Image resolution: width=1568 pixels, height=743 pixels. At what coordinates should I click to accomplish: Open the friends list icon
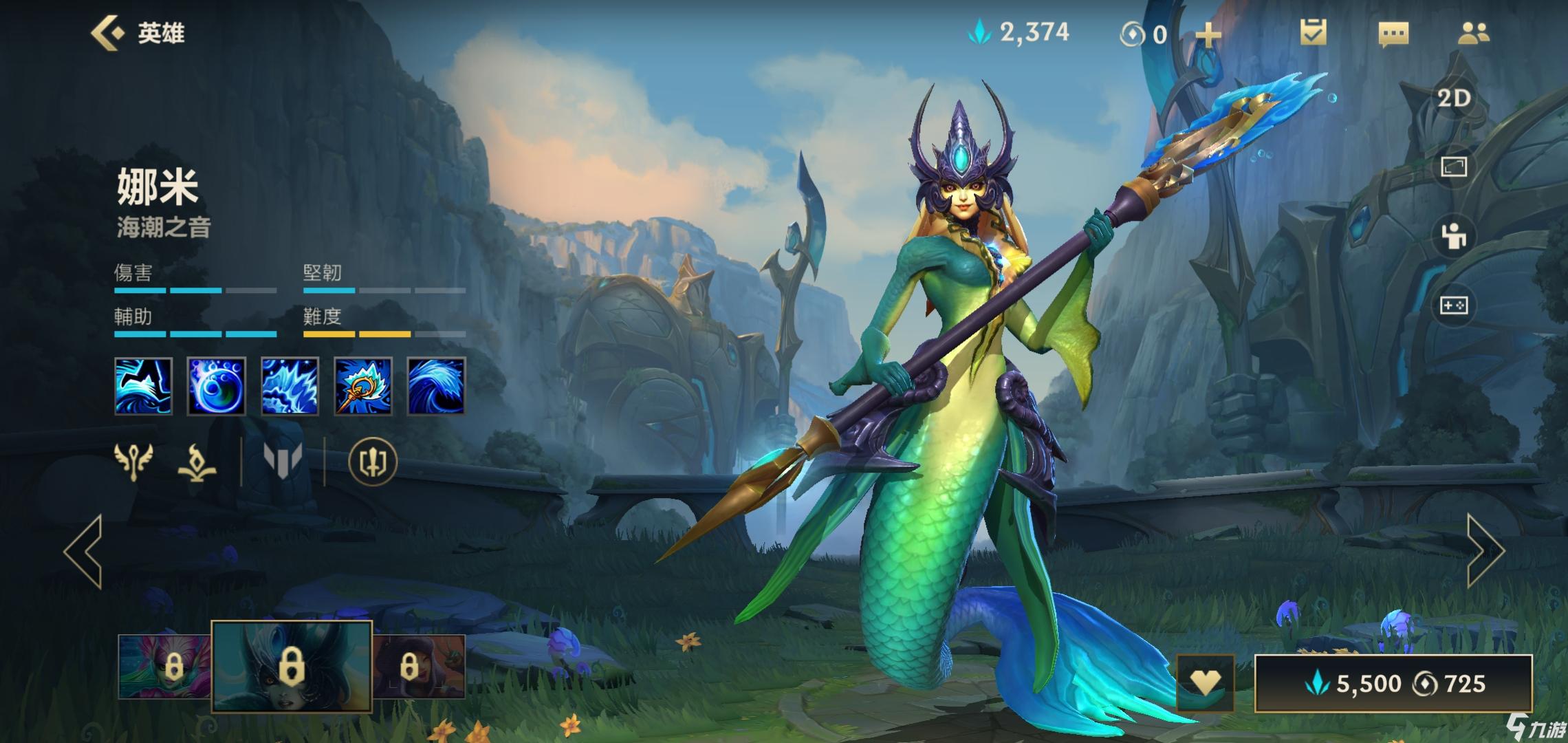pos(1473,33)
